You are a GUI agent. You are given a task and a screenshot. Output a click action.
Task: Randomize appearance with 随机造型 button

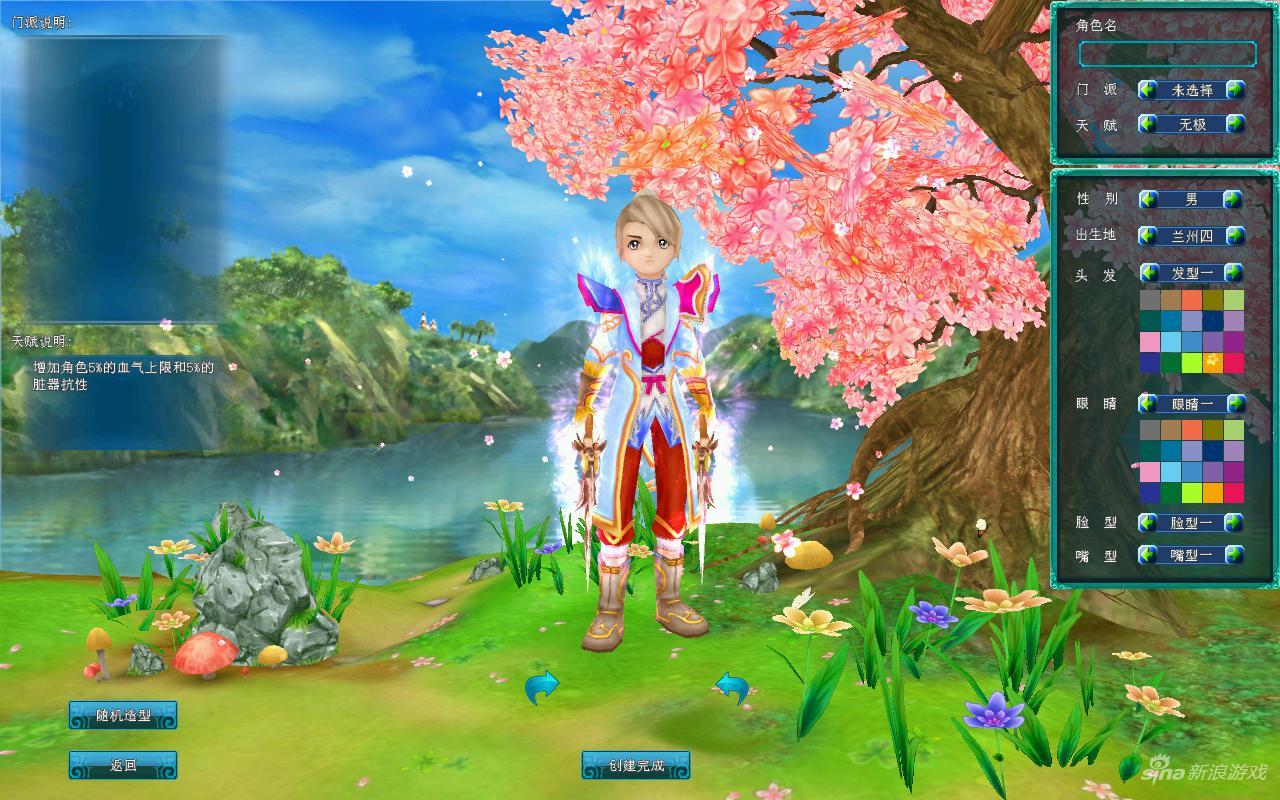[x=123, y=715]
